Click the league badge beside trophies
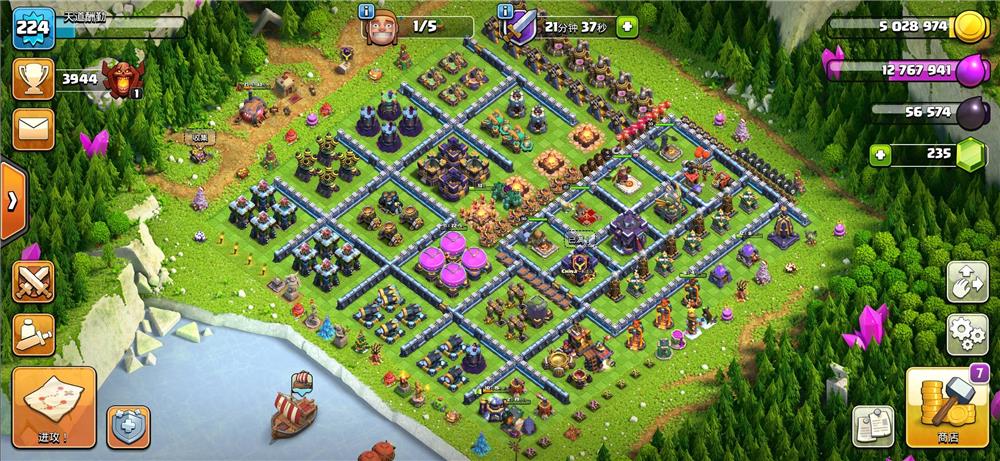1000x461 pixels. [123, 79]
